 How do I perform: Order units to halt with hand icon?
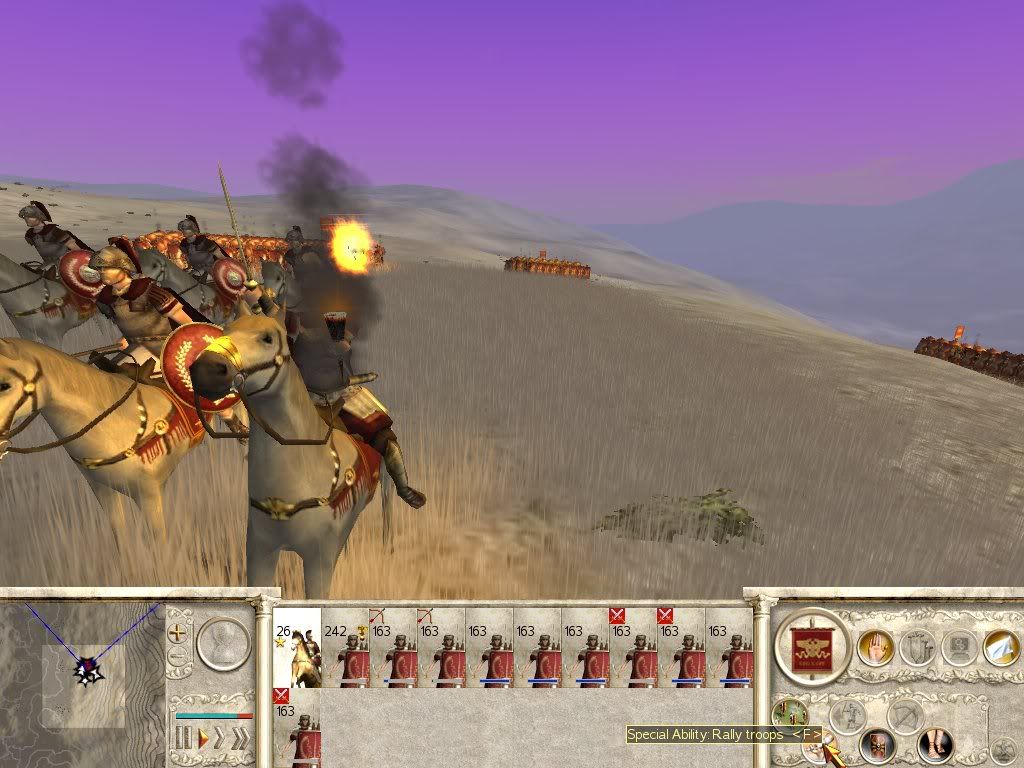tap(875, 647)
